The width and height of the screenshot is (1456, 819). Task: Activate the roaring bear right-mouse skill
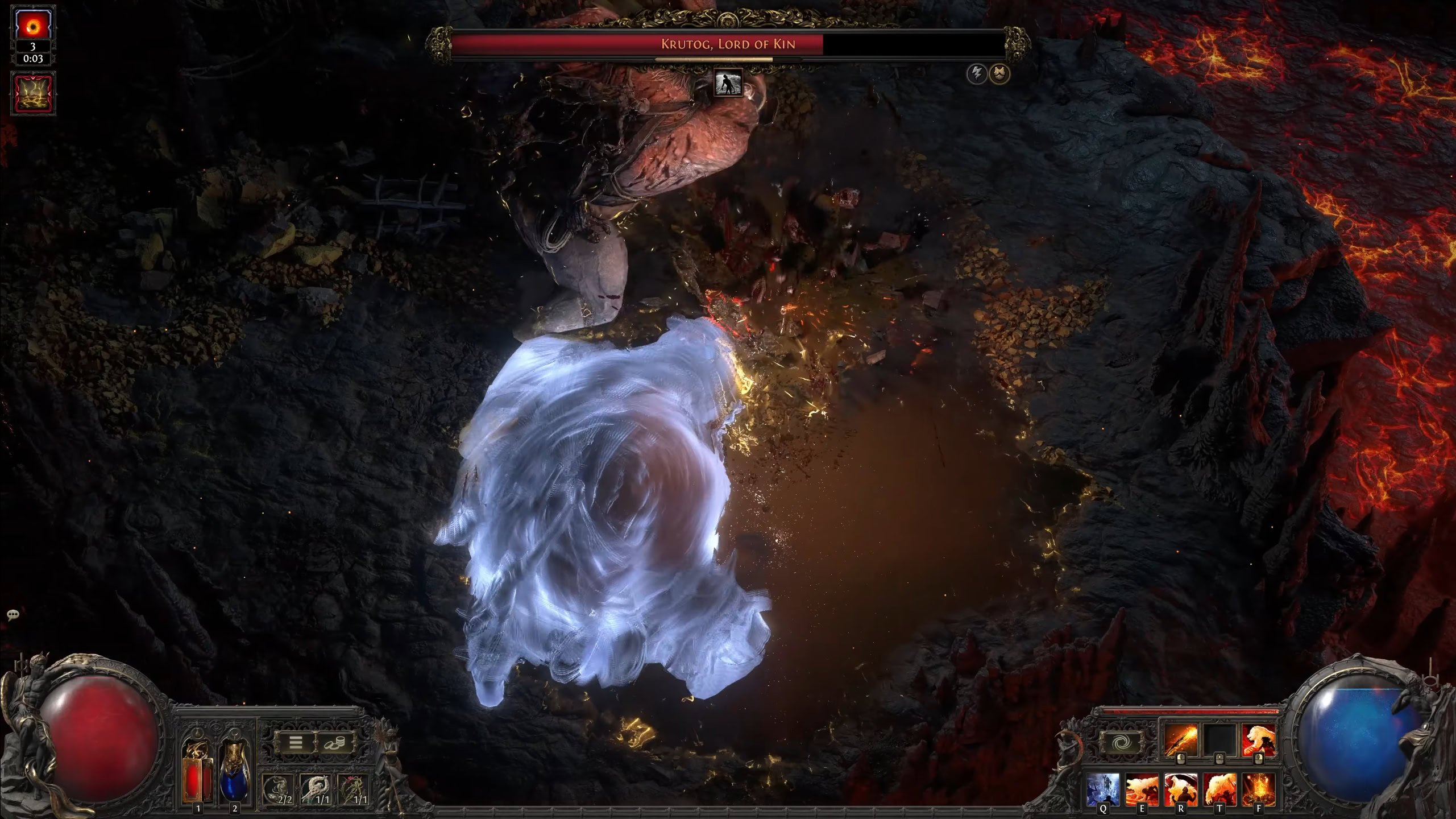[1258, 740]
